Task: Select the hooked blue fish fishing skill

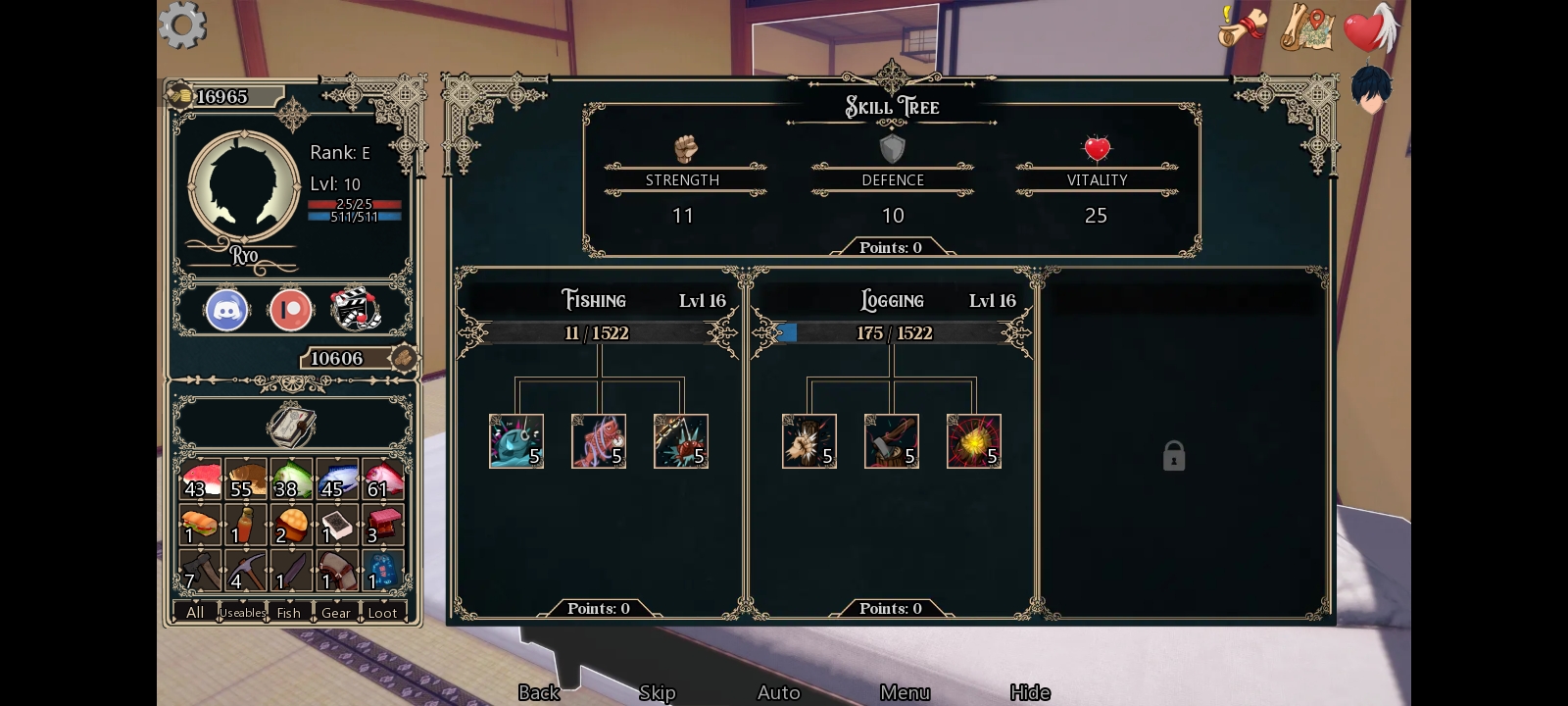Action: [x=516, y=441]
